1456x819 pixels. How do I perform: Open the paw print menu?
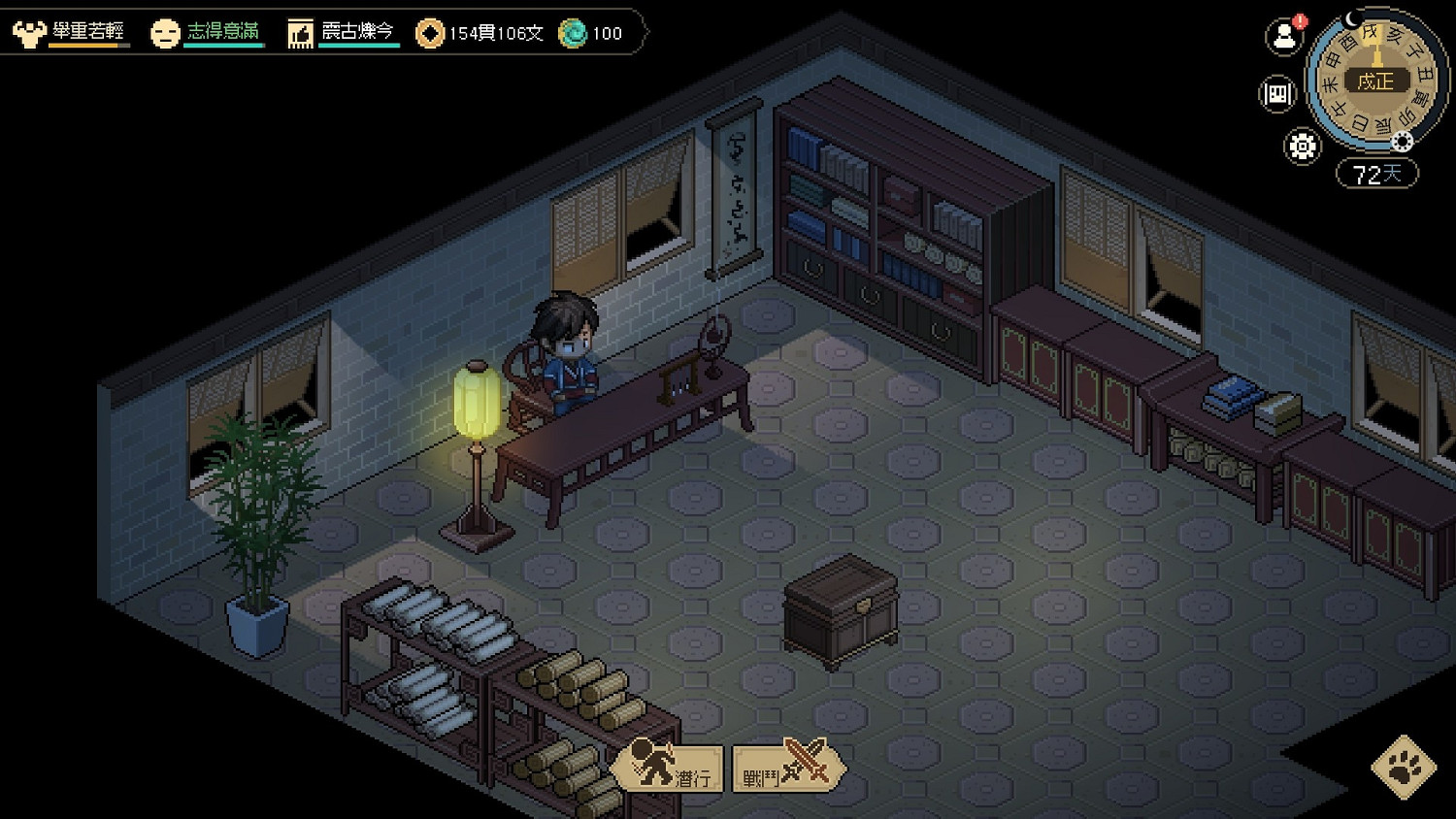(1404, 768)
